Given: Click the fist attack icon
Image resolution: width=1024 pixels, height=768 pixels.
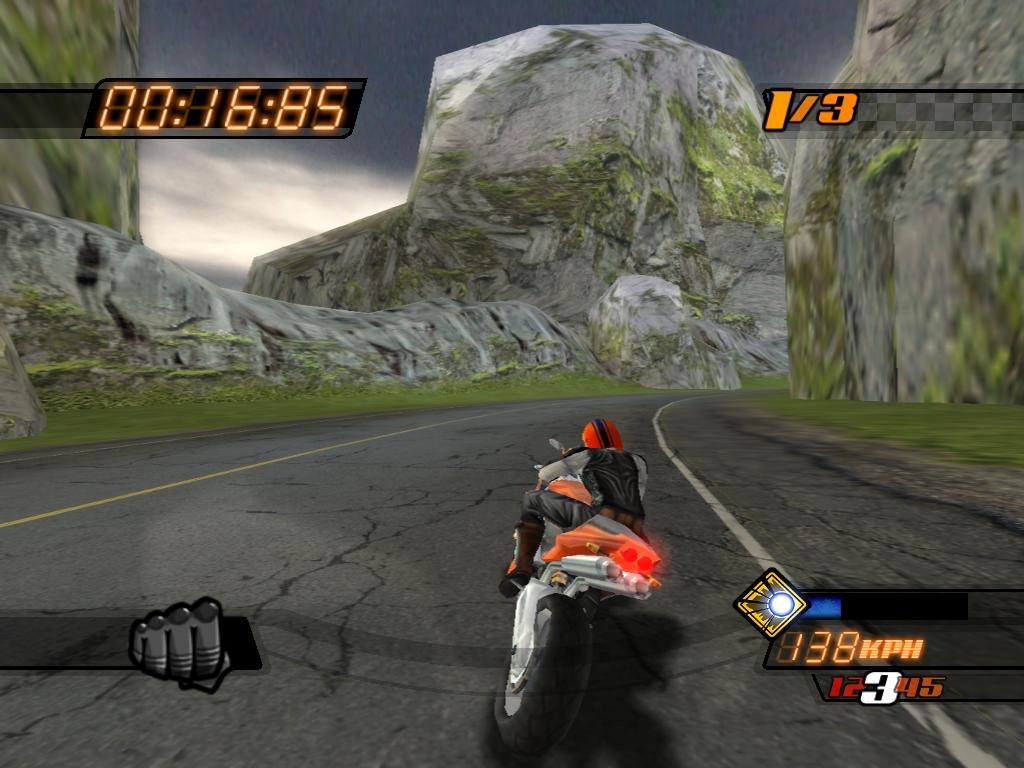Looking at the screenshot, I should click(176, 639).
